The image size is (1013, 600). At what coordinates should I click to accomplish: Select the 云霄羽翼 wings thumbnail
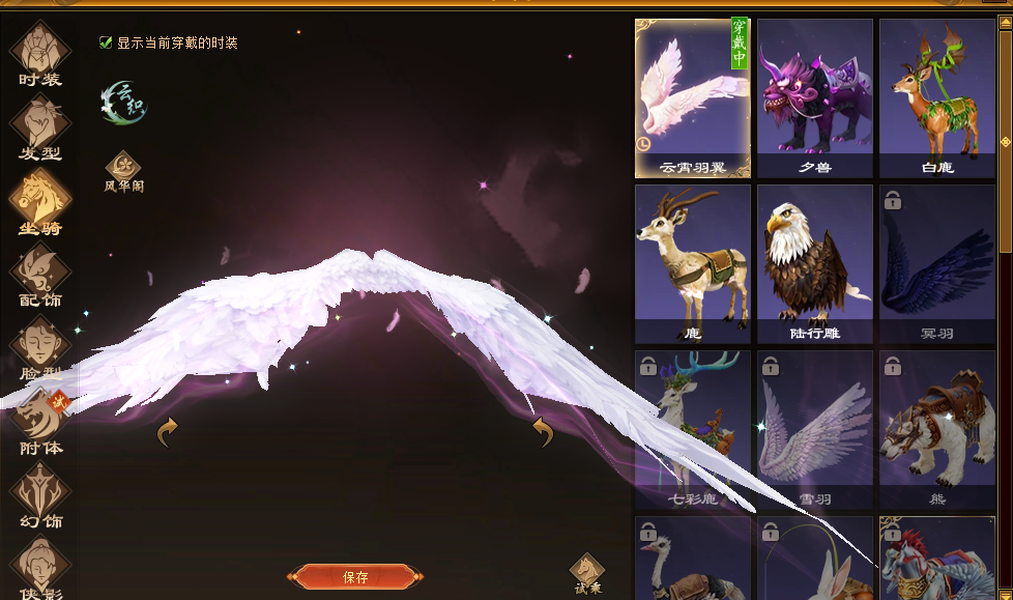(x=692, y=98)
